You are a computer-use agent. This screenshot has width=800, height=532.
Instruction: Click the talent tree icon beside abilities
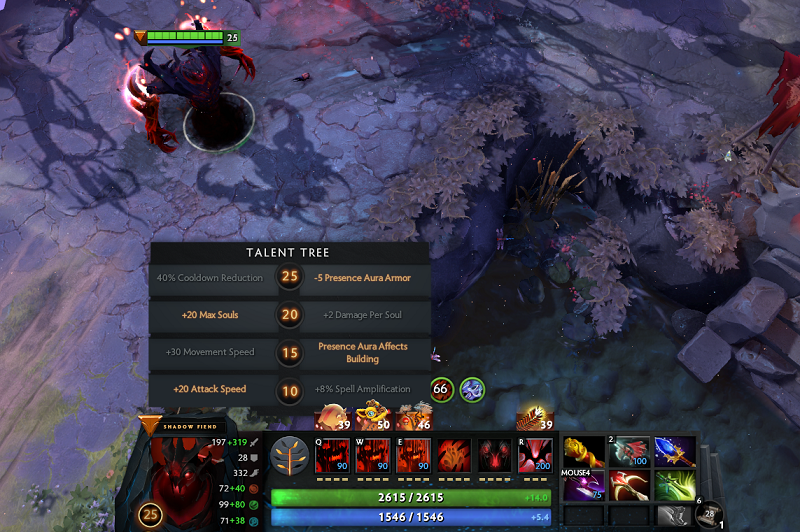tap(289, 455)
